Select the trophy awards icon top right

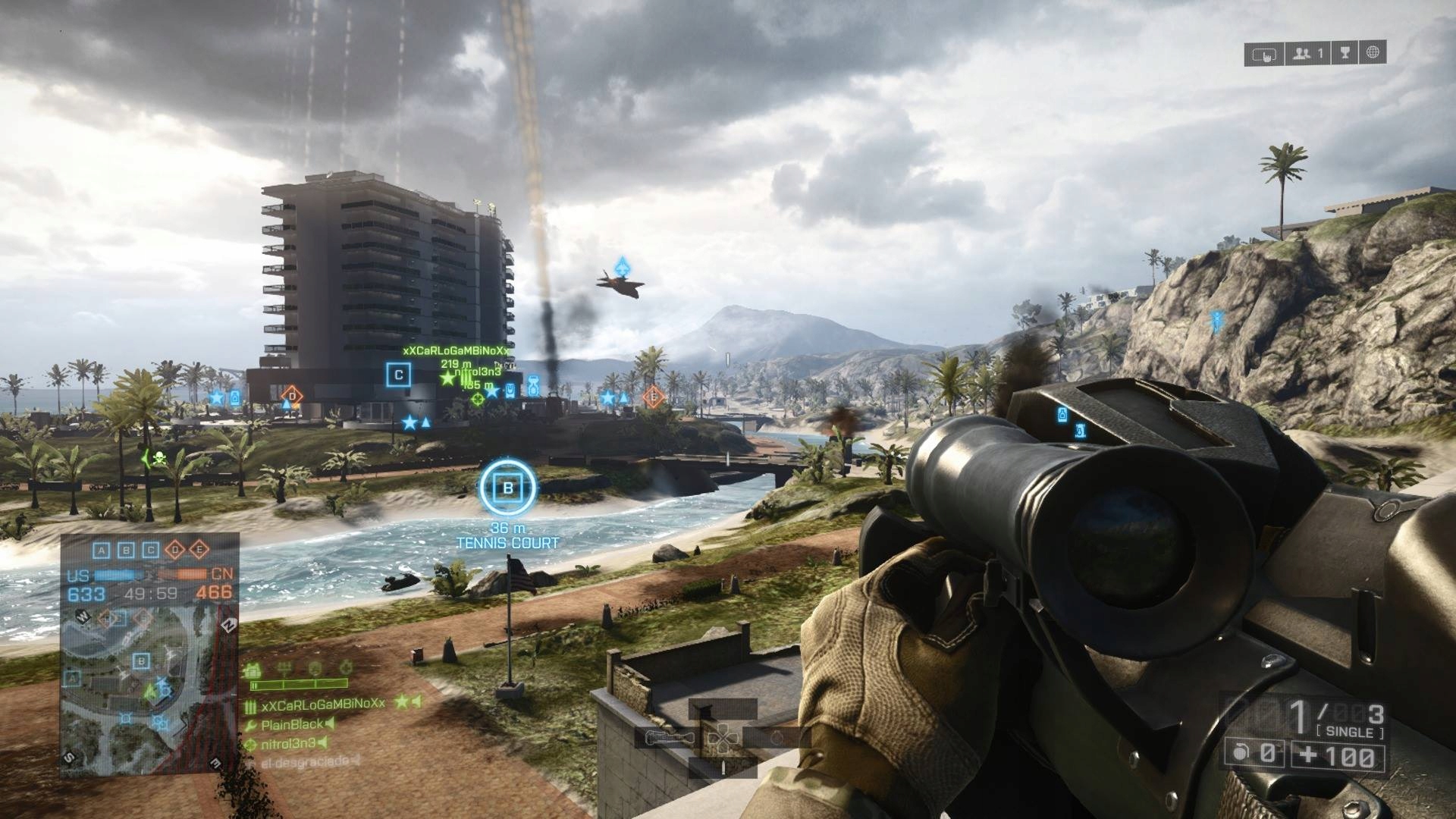click(x=1345, y=53)
